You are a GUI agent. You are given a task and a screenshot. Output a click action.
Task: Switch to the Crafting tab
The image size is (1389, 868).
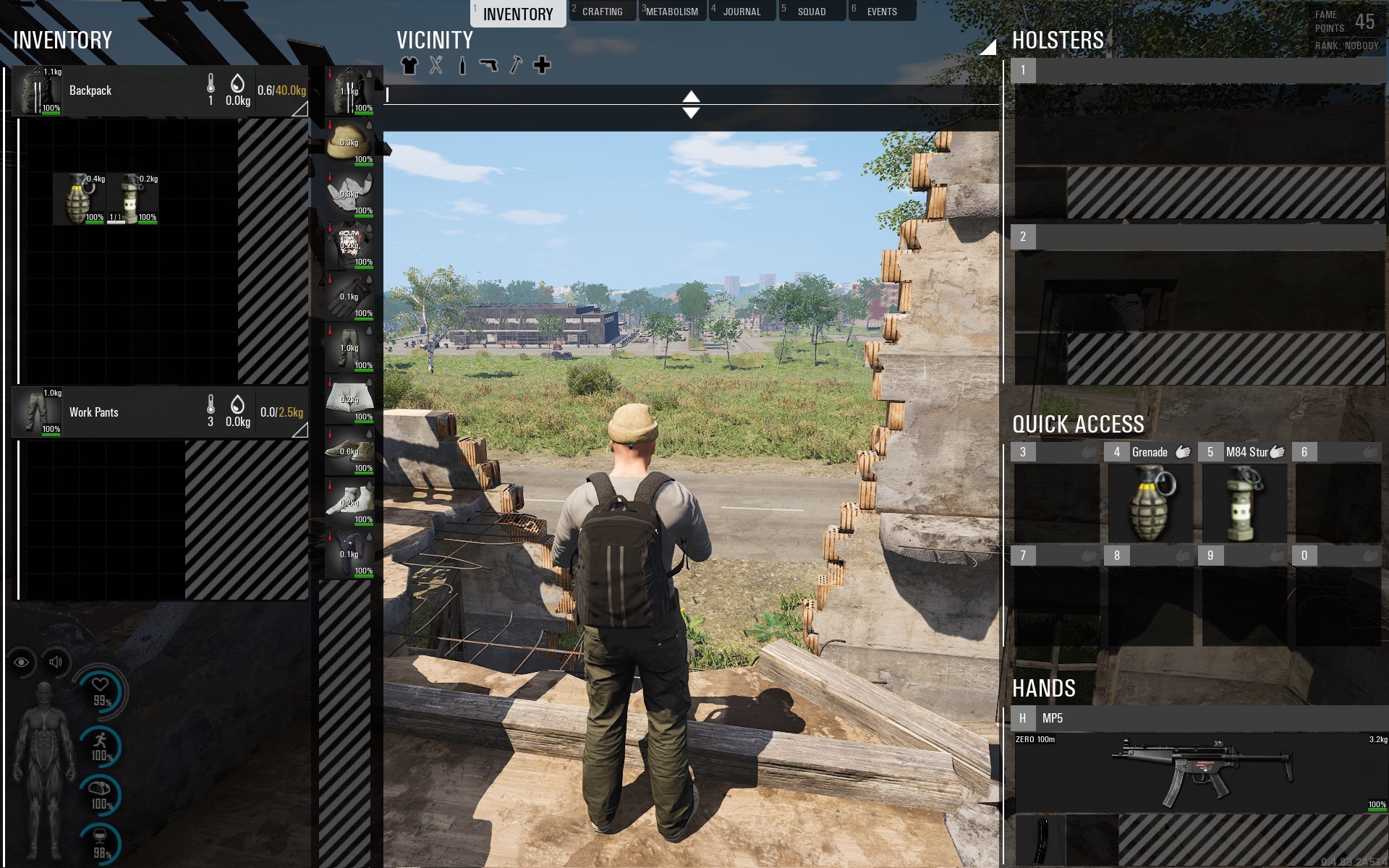click(602, 12)
